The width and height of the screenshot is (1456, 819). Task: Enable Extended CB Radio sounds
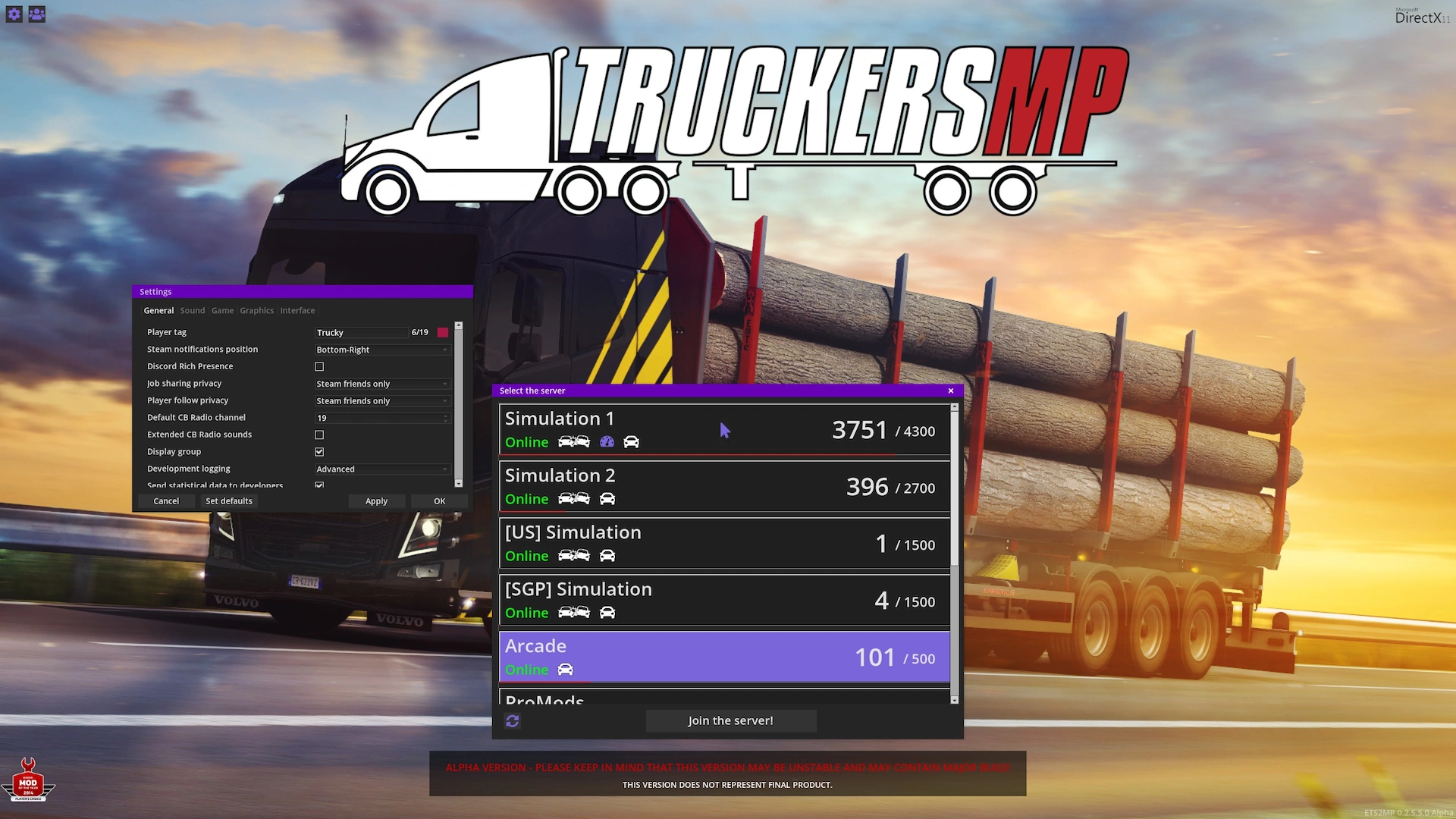[319, 435]
